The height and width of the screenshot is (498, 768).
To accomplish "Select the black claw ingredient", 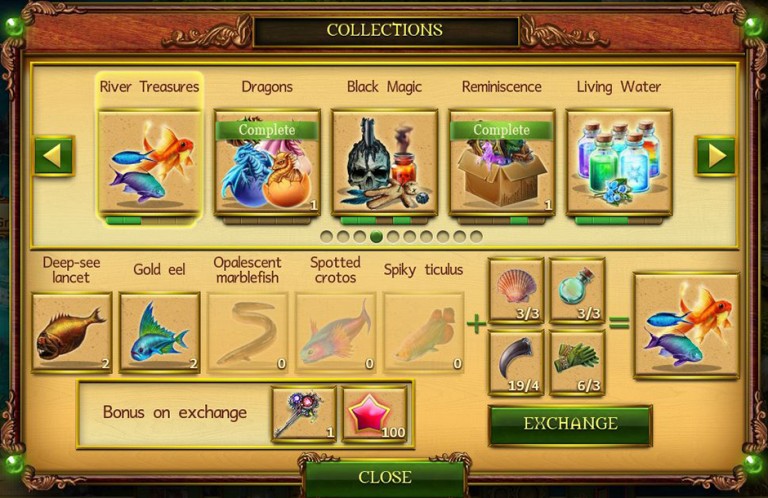I will coord(516,362).
